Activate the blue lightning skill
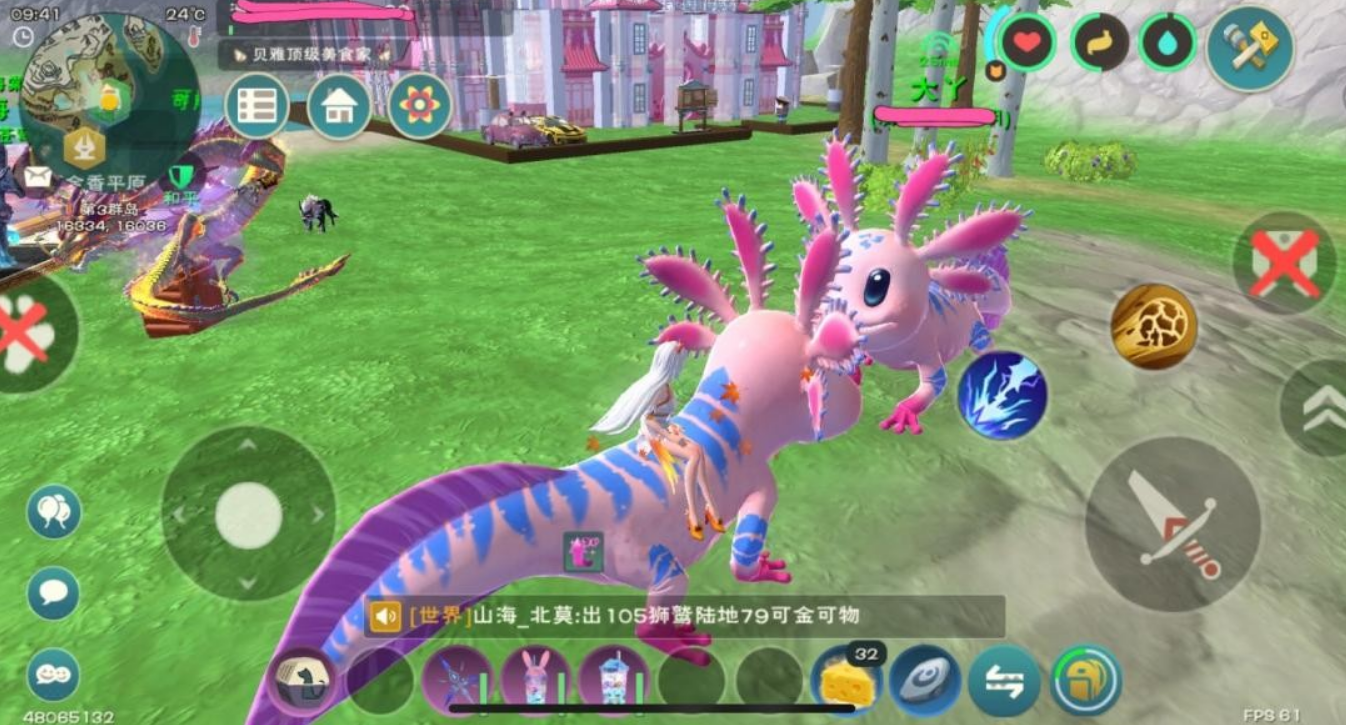 pos(1002,395)
